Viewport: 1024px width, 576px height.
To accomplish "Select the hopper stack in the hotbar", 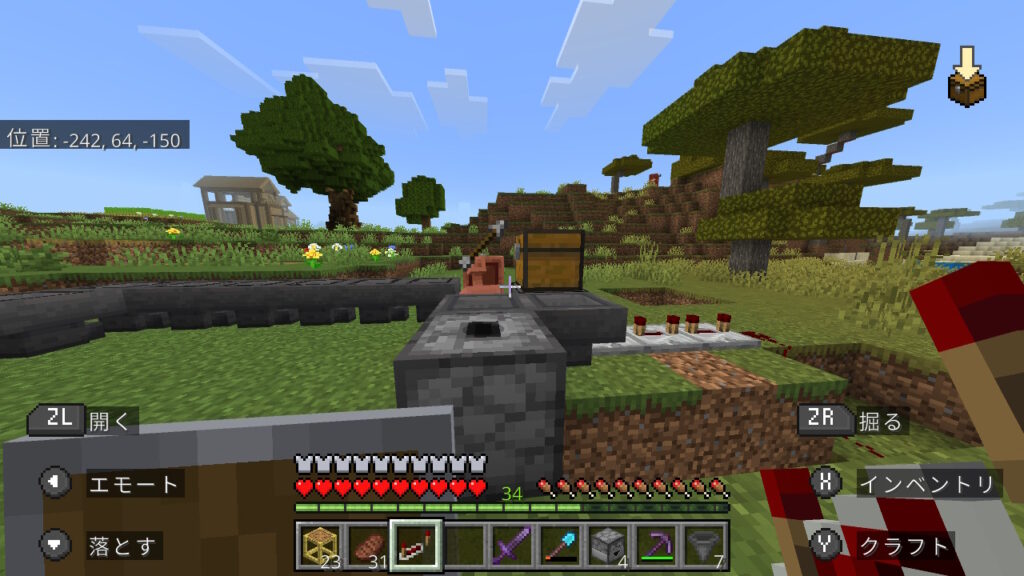I will (x=703, y=545).
